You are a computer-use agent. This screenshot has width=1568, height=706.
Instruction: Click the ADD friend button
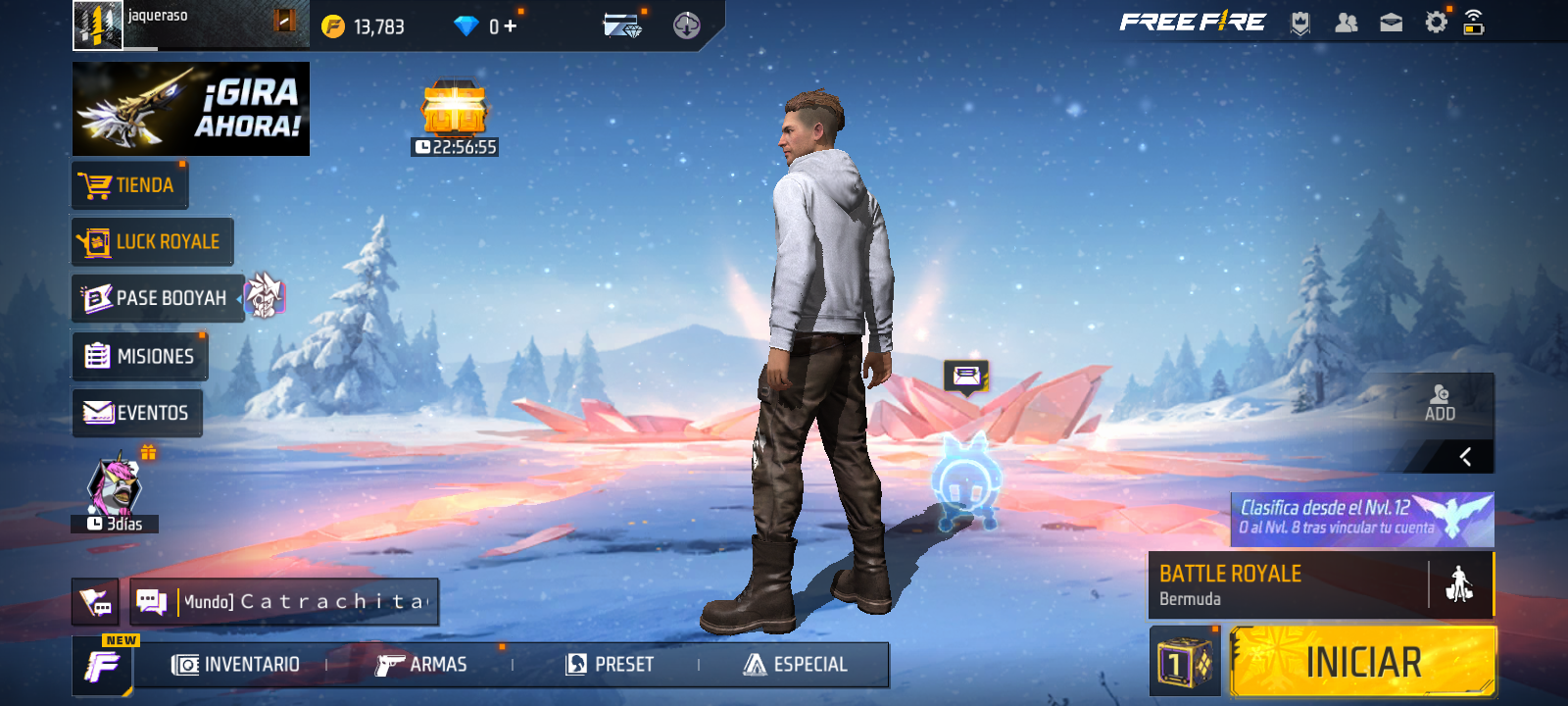(x=1440, y=403)
